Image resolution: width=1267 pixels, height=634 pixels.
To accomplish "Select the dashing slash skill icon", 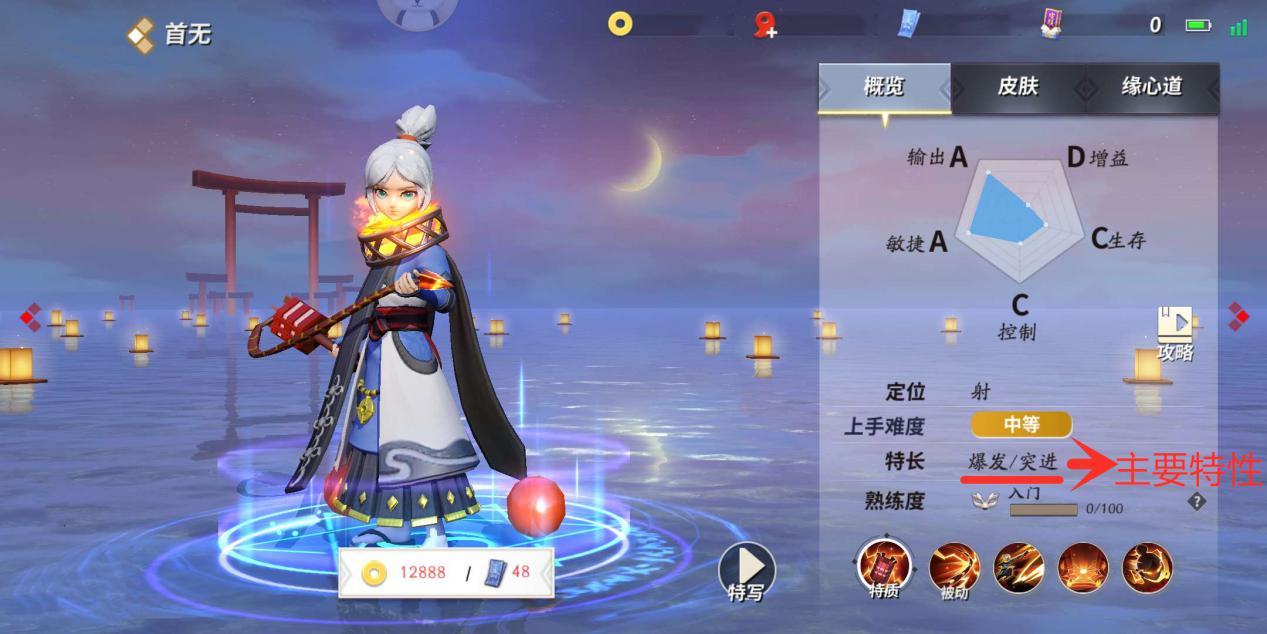I will click(1018, 567).
